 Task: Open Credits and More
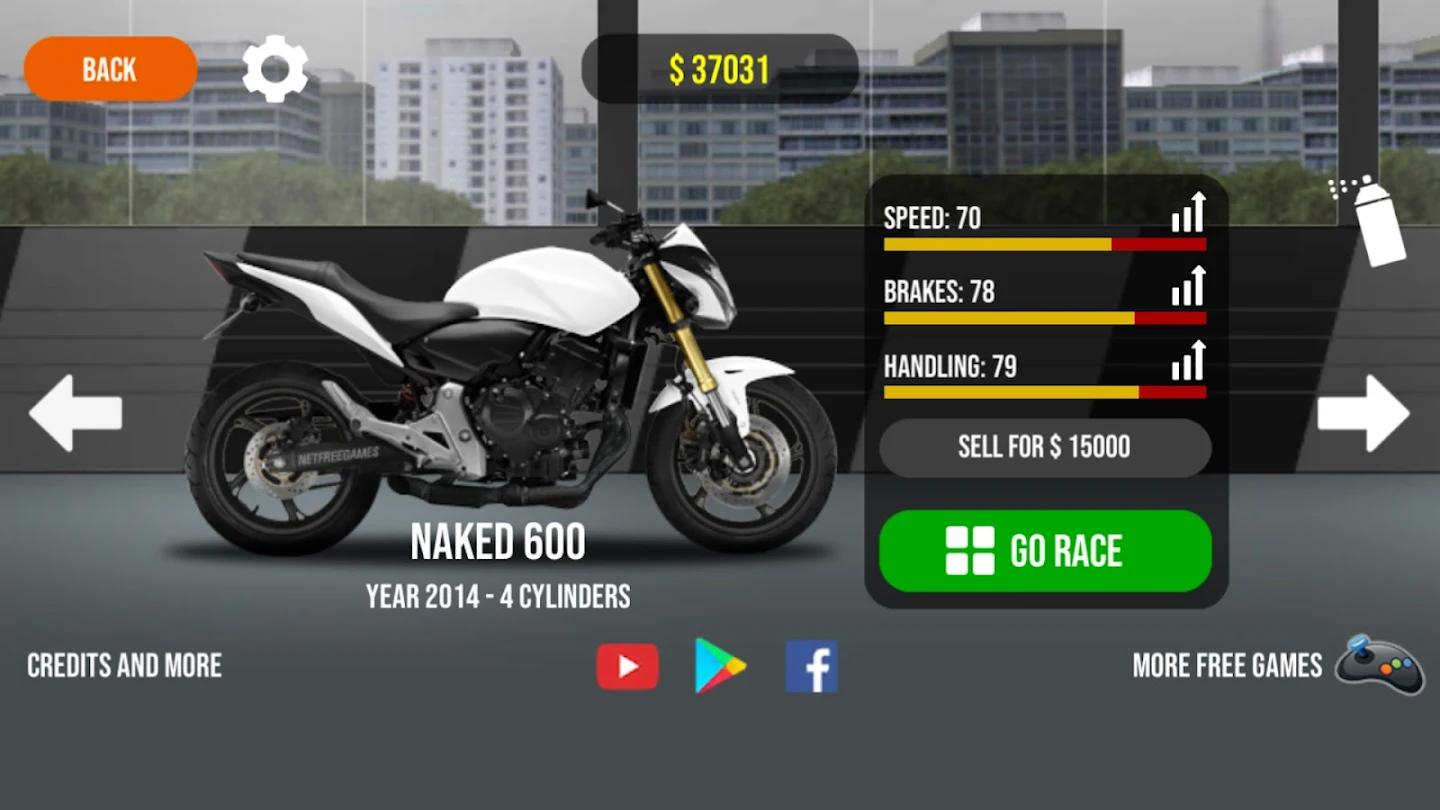124,665
